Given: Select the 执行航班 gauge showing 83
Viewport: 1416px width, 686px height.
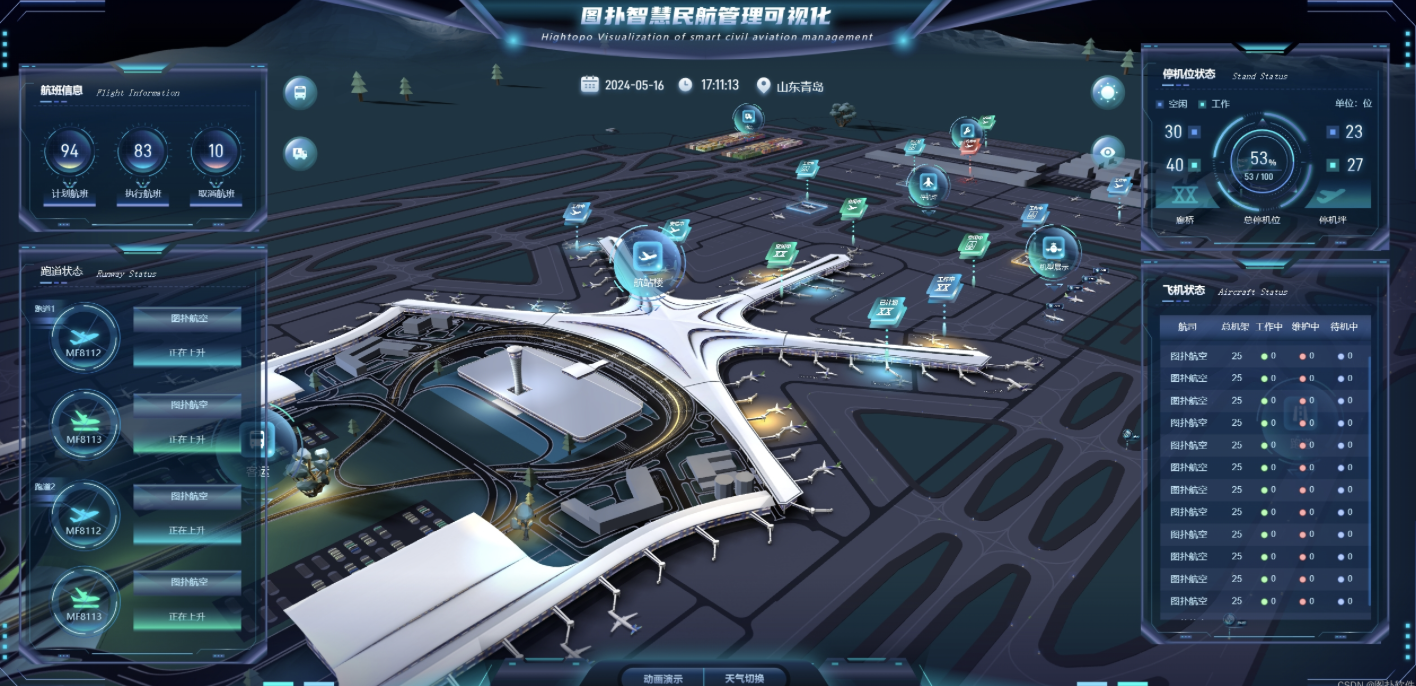Looking at the screenshot, I should tap(143, 153).
